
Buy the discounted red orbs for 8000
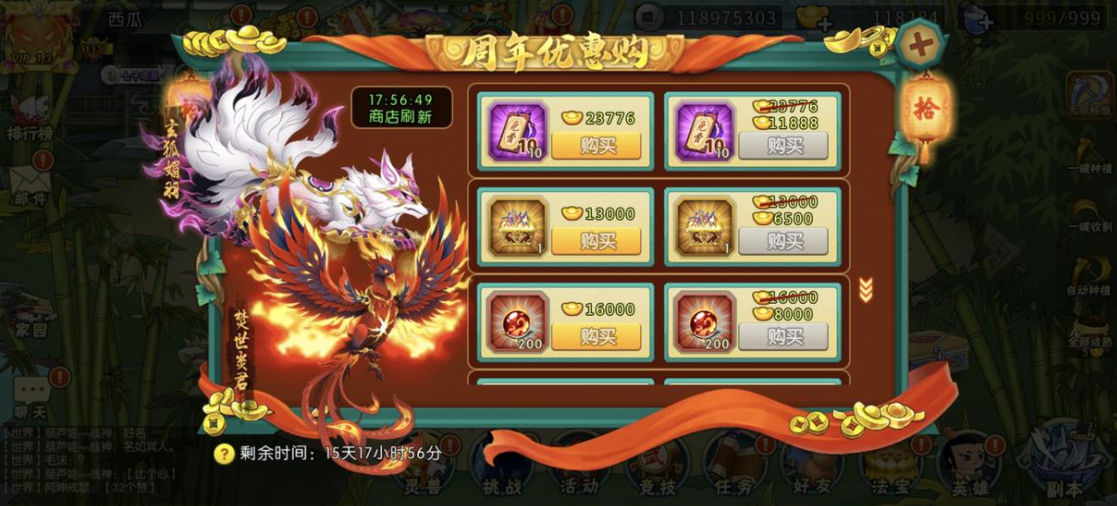tap(784, 336)
